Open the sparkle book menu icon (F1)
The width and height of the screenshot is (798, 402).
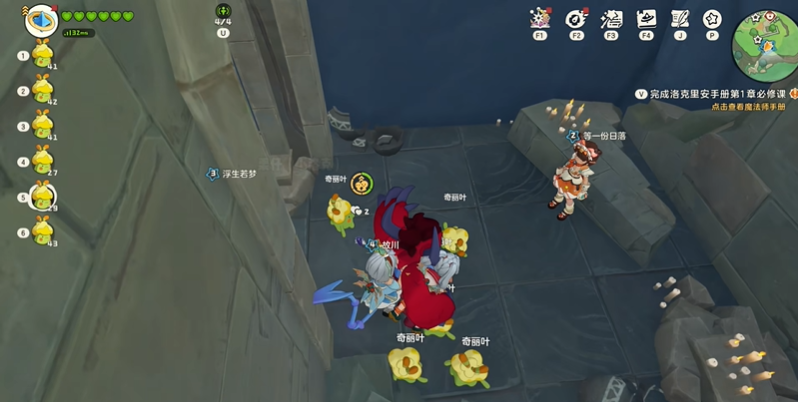click(x=541, y=19)
